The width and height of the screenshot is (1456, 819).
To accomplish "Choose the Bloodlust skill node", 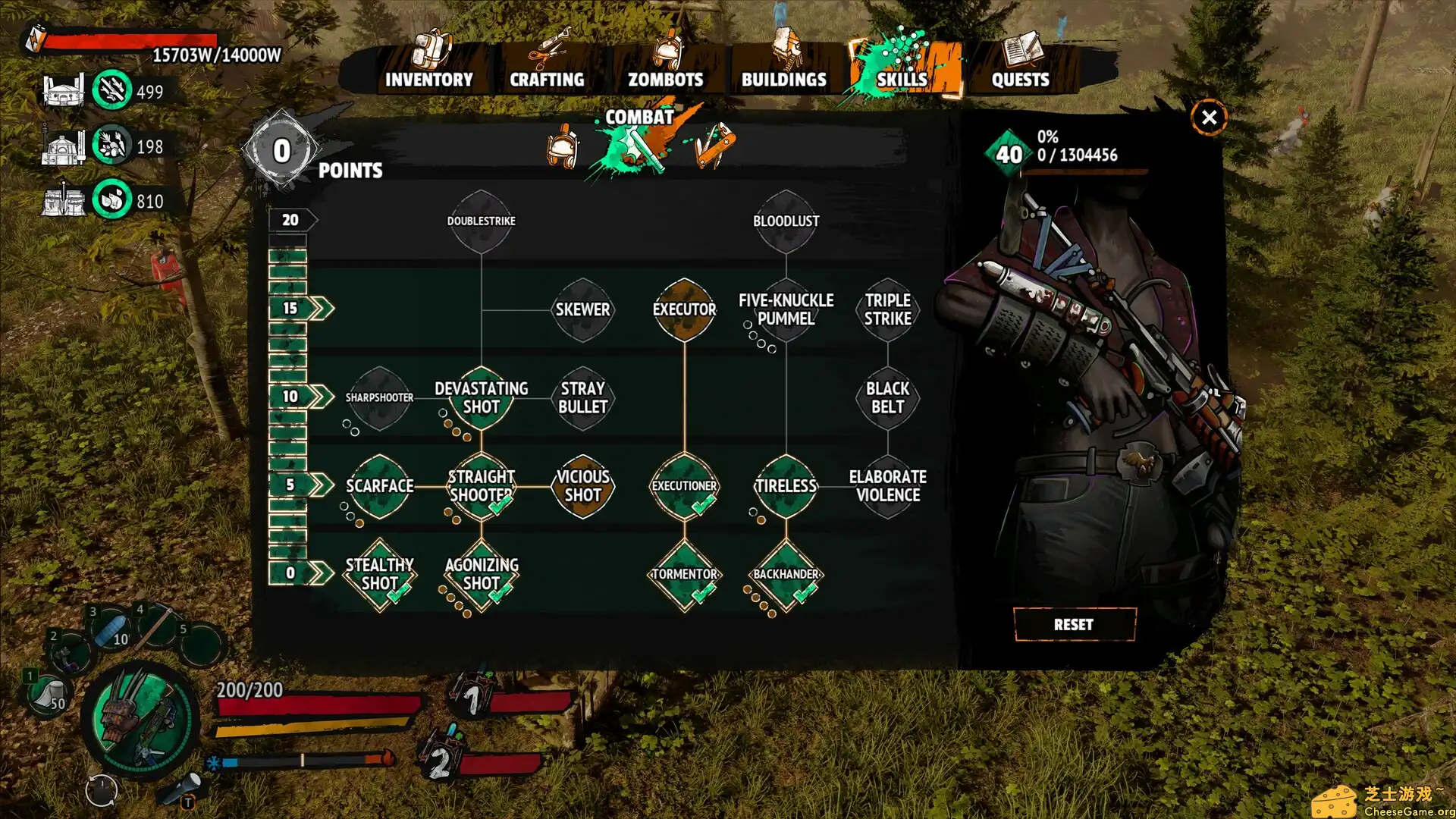I will pos(786,221).
